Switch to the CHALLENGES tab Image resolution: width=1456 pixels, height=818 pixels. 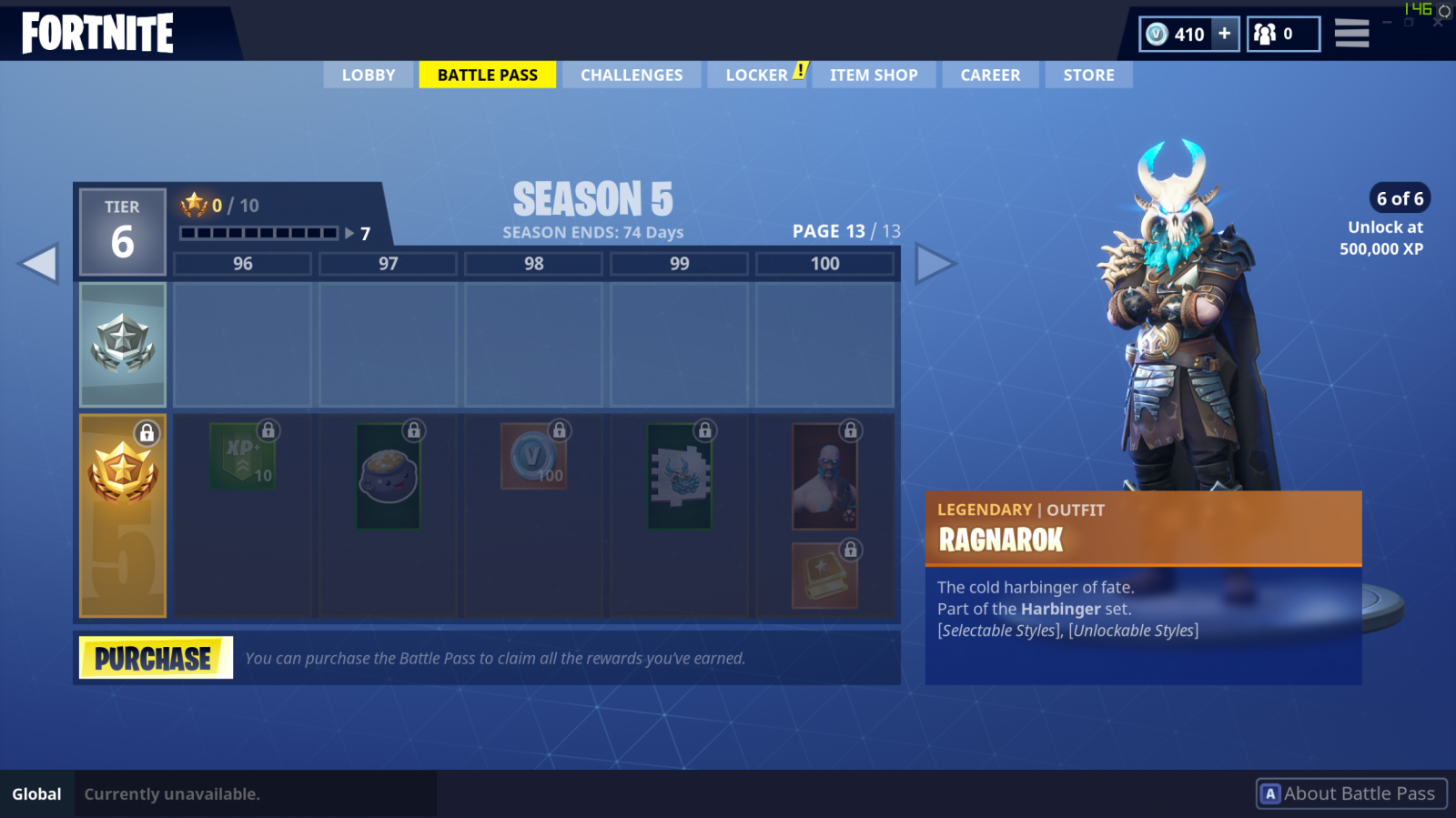click(632, 75)
